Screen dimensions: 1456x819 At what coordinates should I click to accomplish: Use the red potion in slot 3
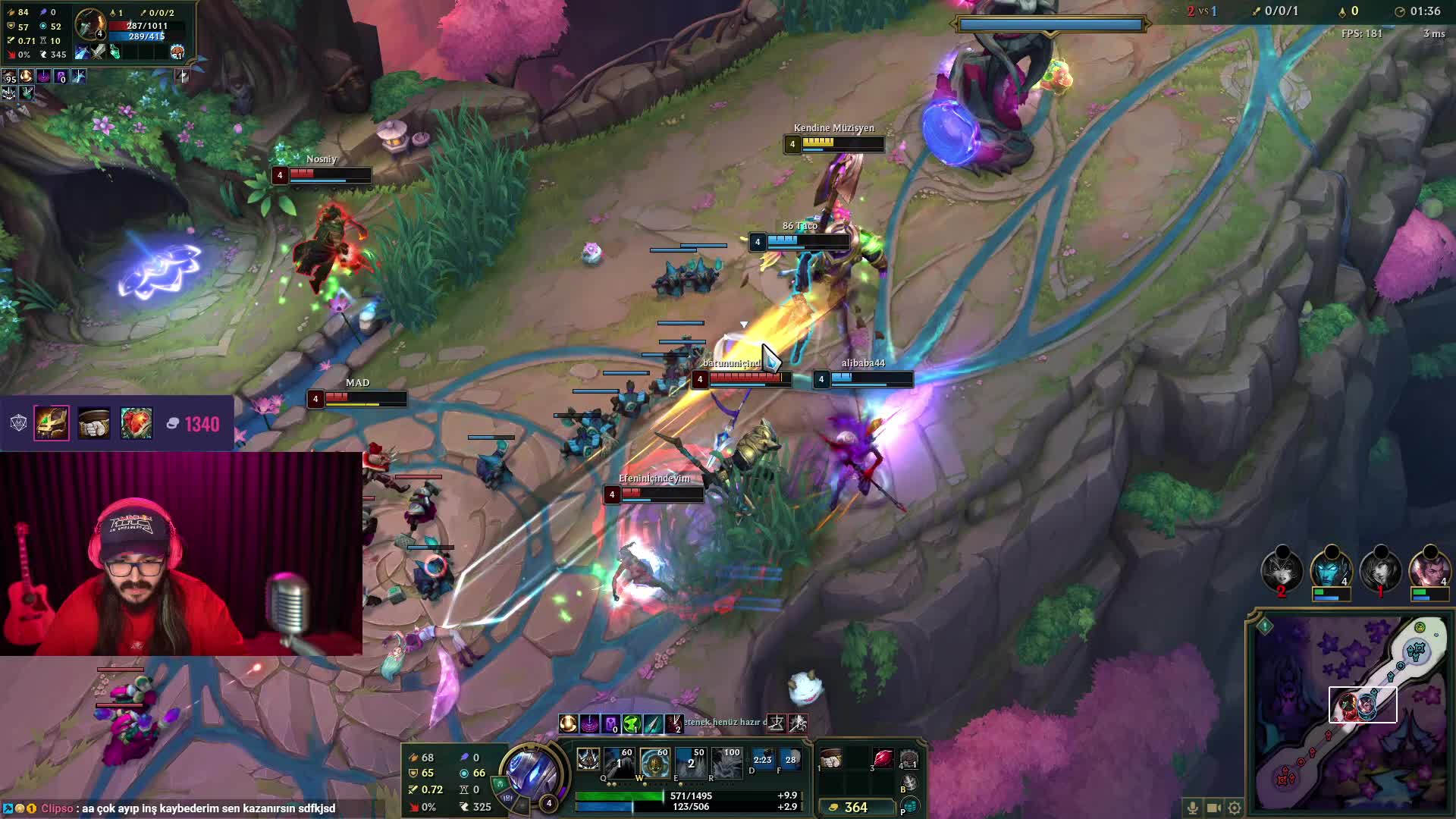point(883,759)
